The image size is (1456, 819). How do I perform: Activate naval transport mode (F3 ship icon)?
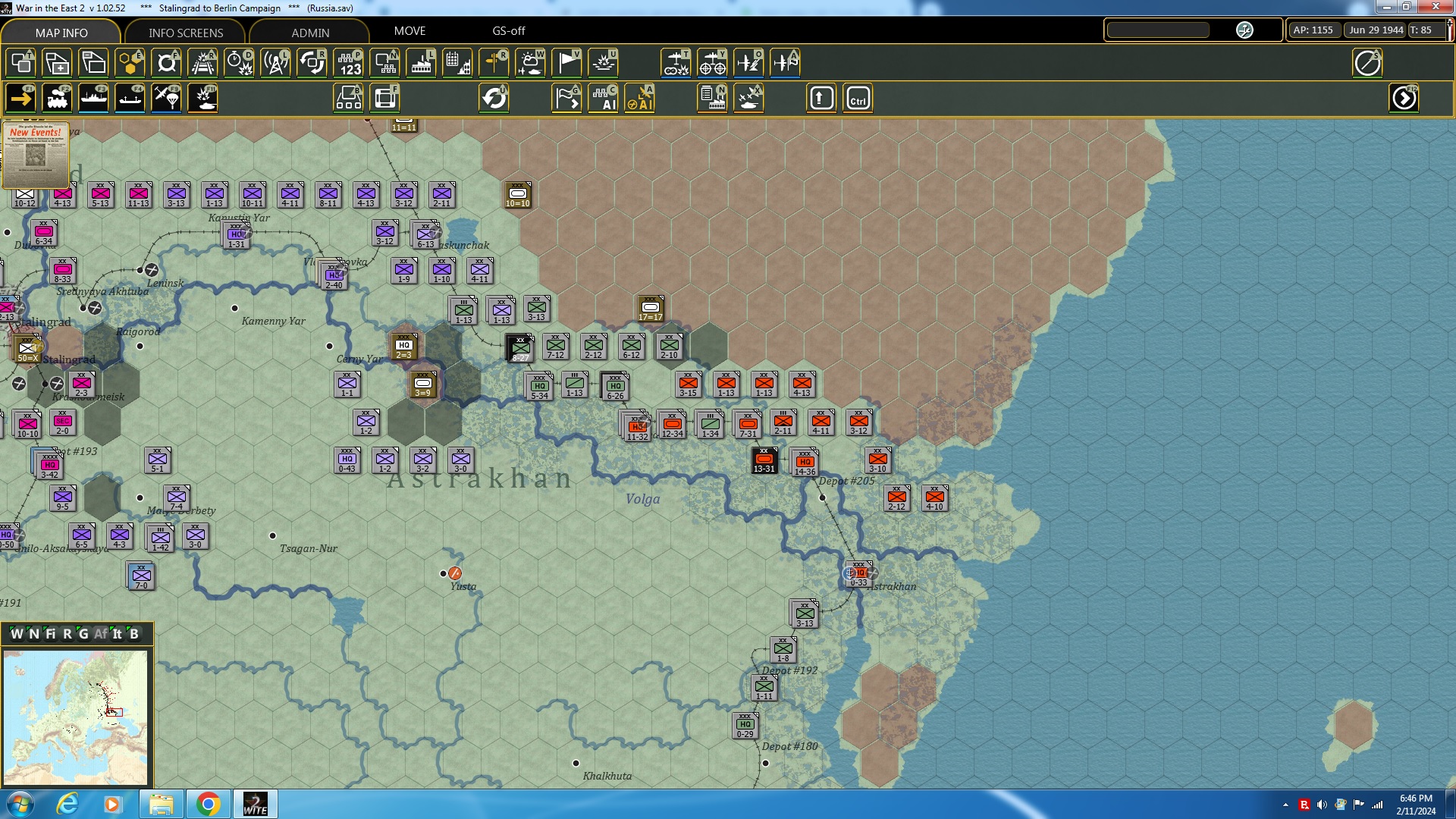click(94, 98)
